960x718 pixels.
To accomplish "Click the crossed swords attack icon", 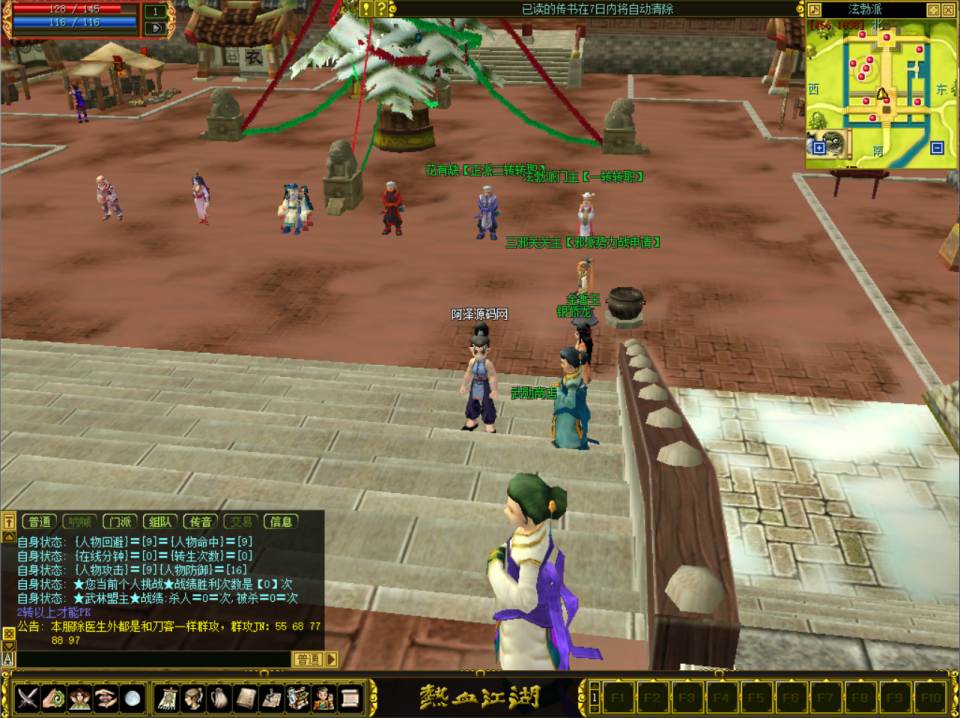I will pyautogui.click(x=27, y=697).
